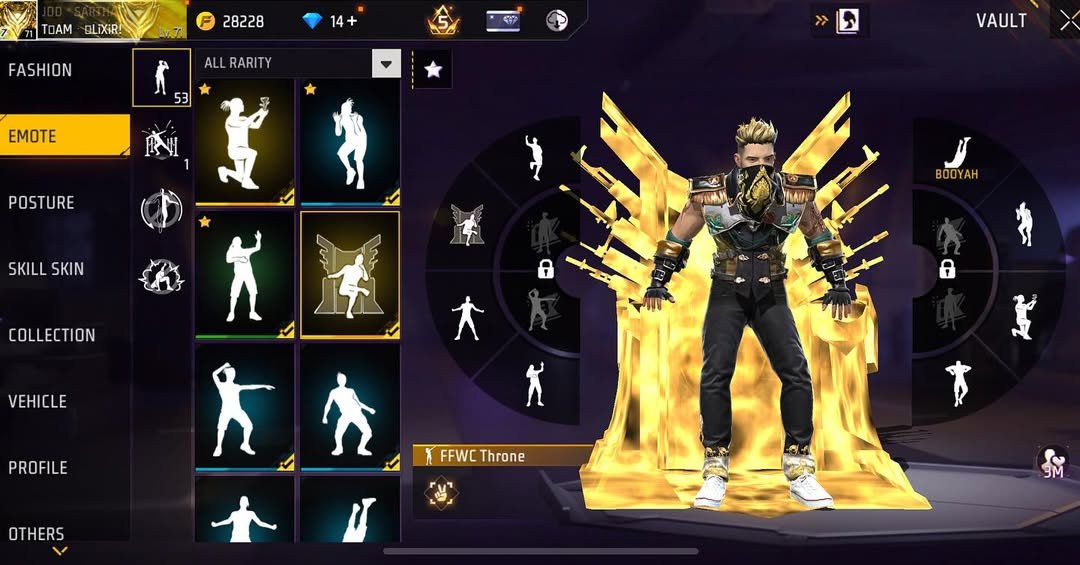Open the rank 5 badge icon
The image size is (1080, 565).
(443, 20)
